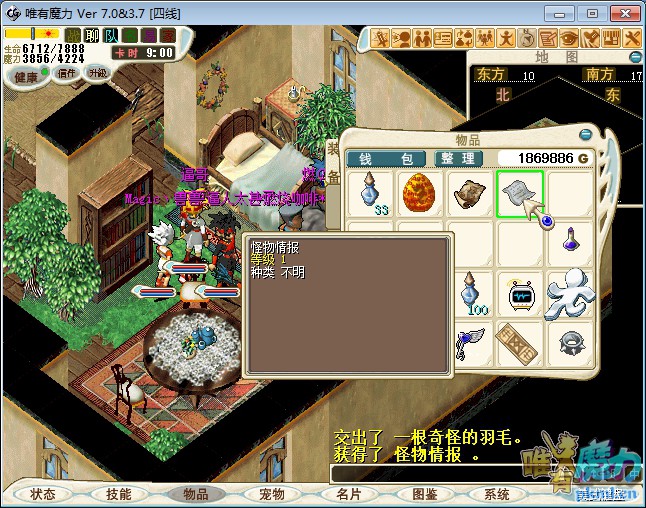This screenshot has width=646, height=508.
Task: Select the blue potion with count 33
Action: tap(372, 192)
